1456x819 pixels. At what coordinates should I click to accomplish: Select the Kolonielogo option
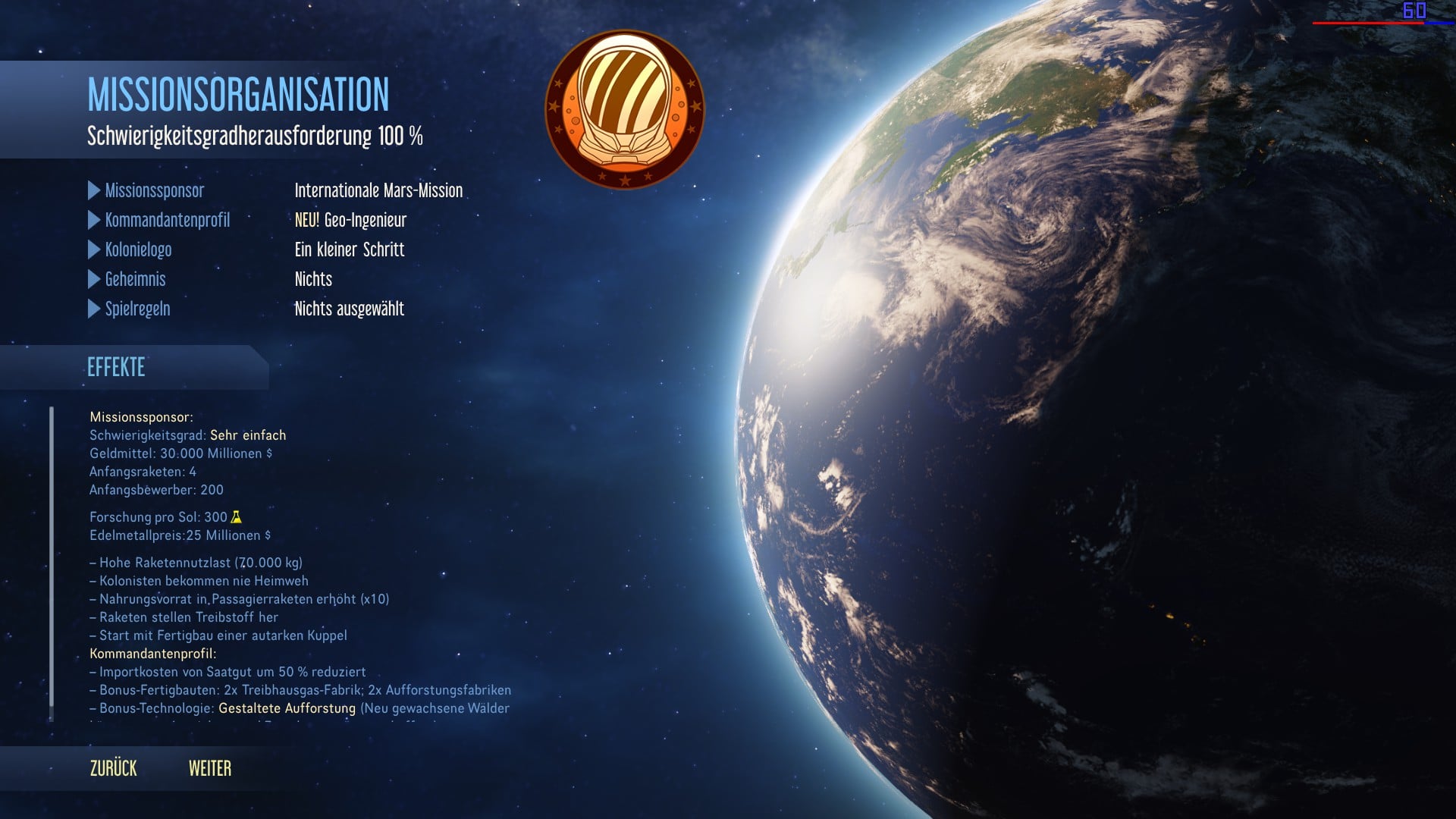click(138, 249)
